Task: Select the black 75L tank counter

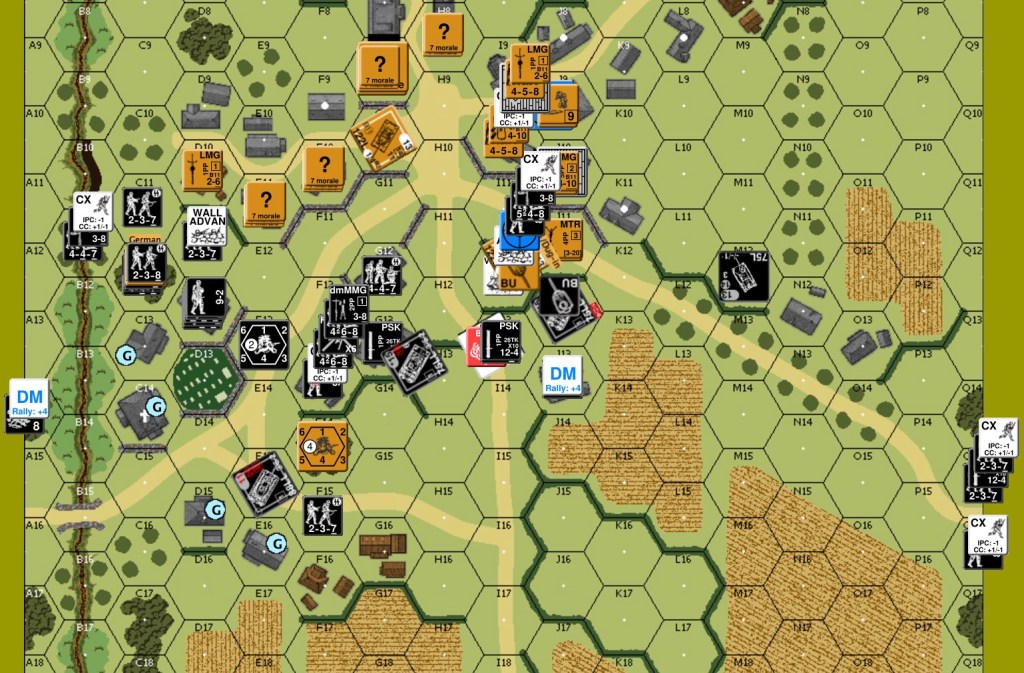Action: point(744,276)
